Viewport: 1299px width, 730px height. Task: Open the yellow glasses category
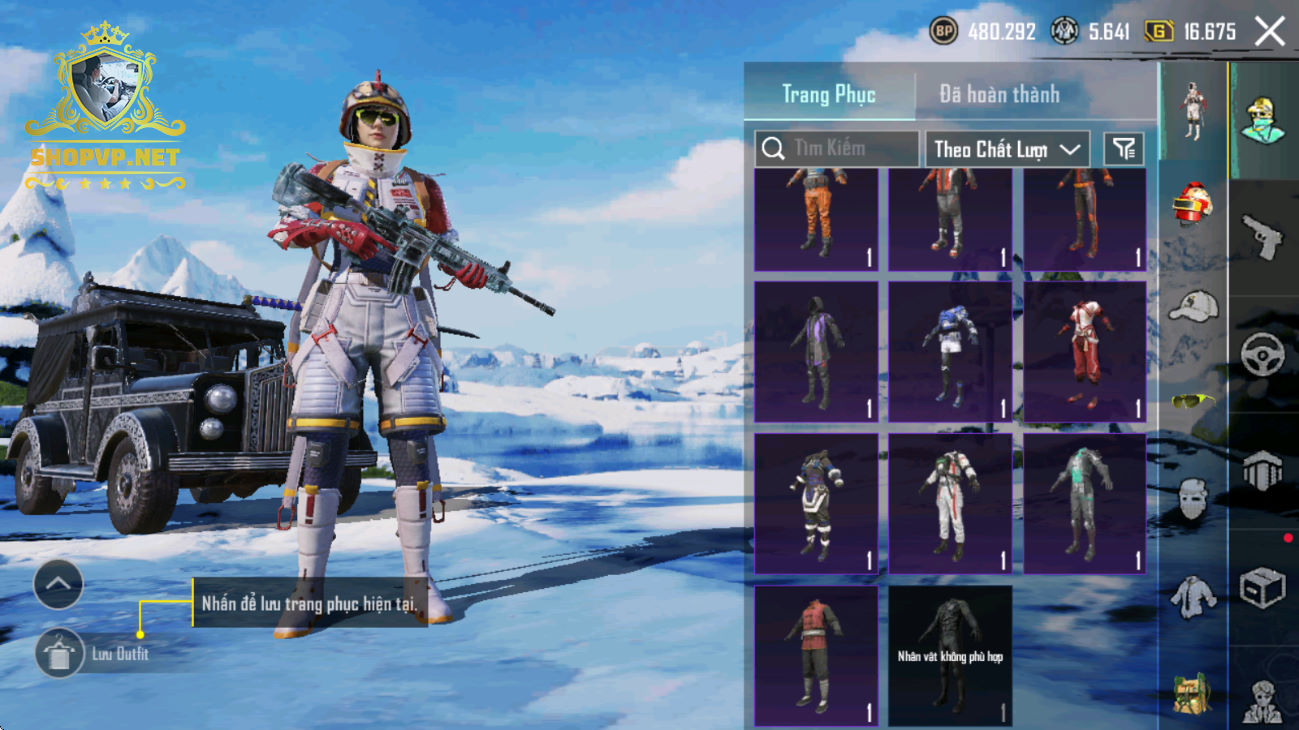tap(1193, 401)
